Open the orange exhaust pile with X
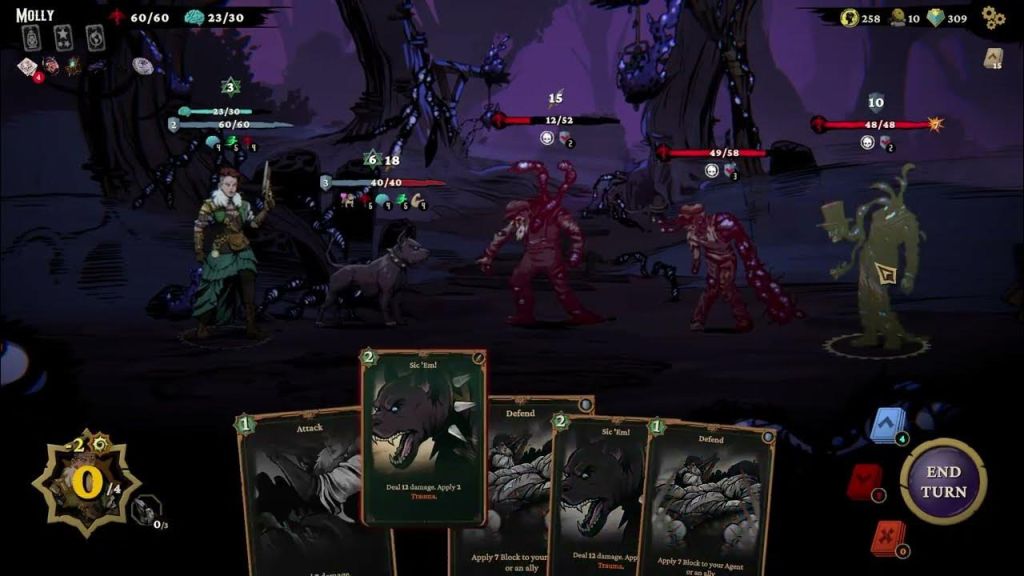 [x=885, y=538]
